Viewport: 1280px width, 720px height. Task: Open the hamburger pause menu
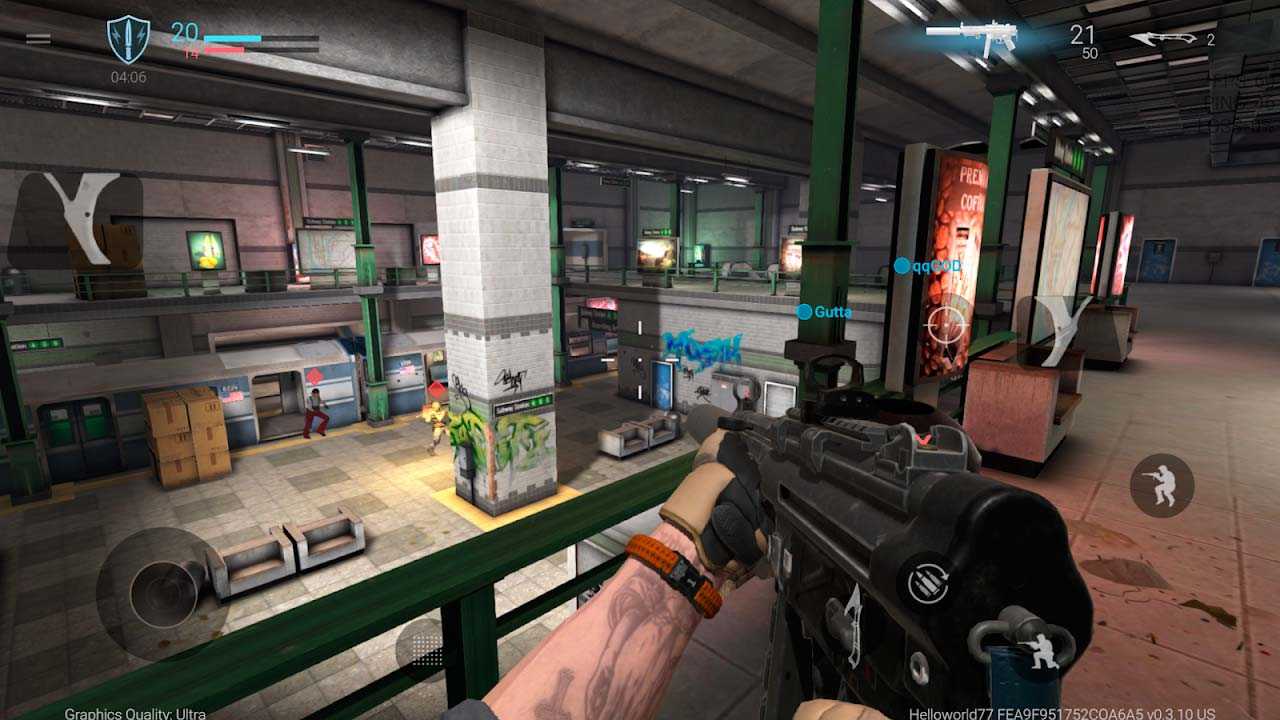click(38, 39)
